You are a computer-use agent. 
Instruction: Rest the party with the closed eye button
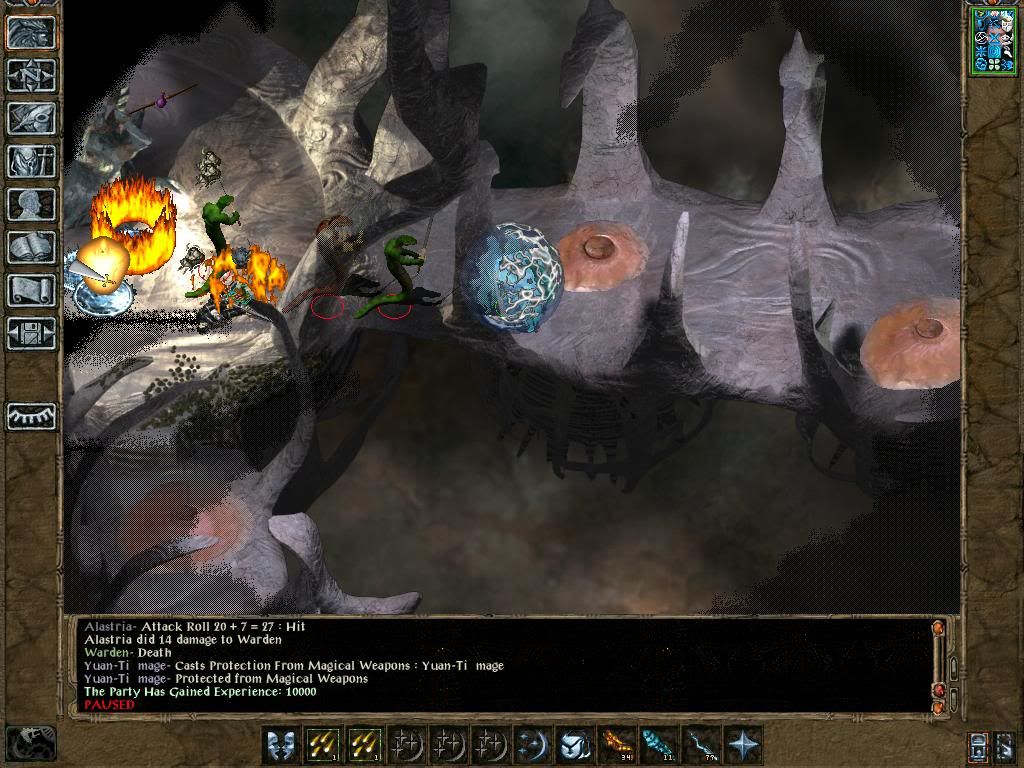pos(31,416)
